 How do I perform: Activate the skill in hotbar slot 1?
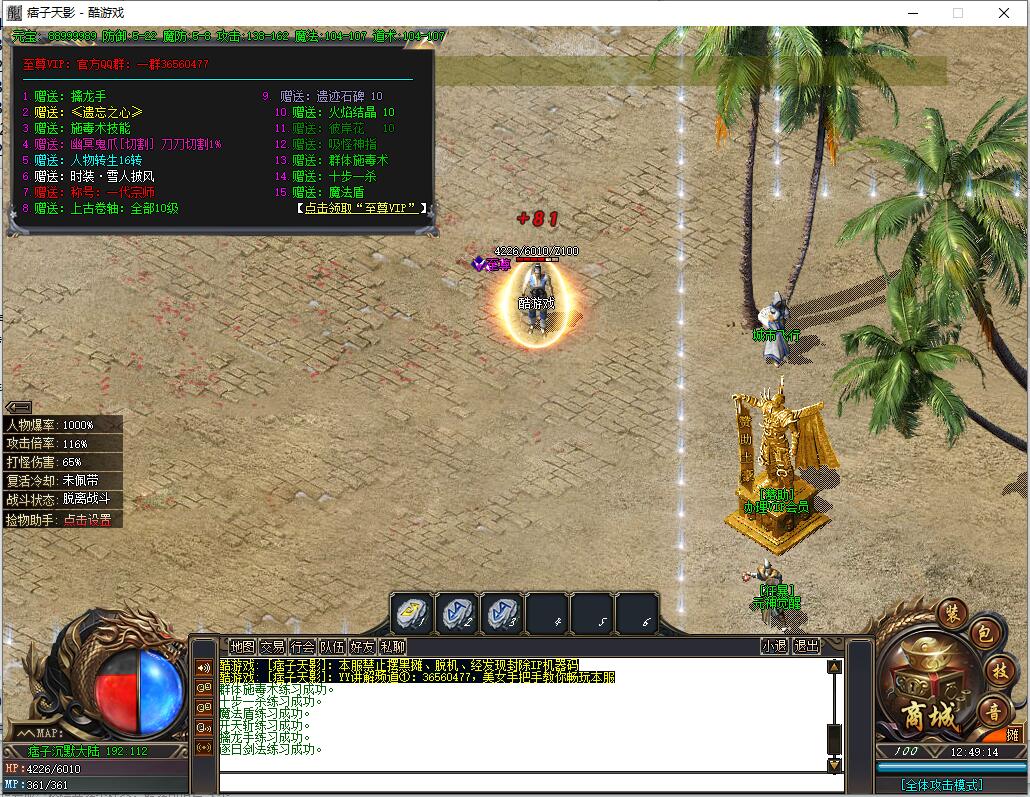coord(411,614)
